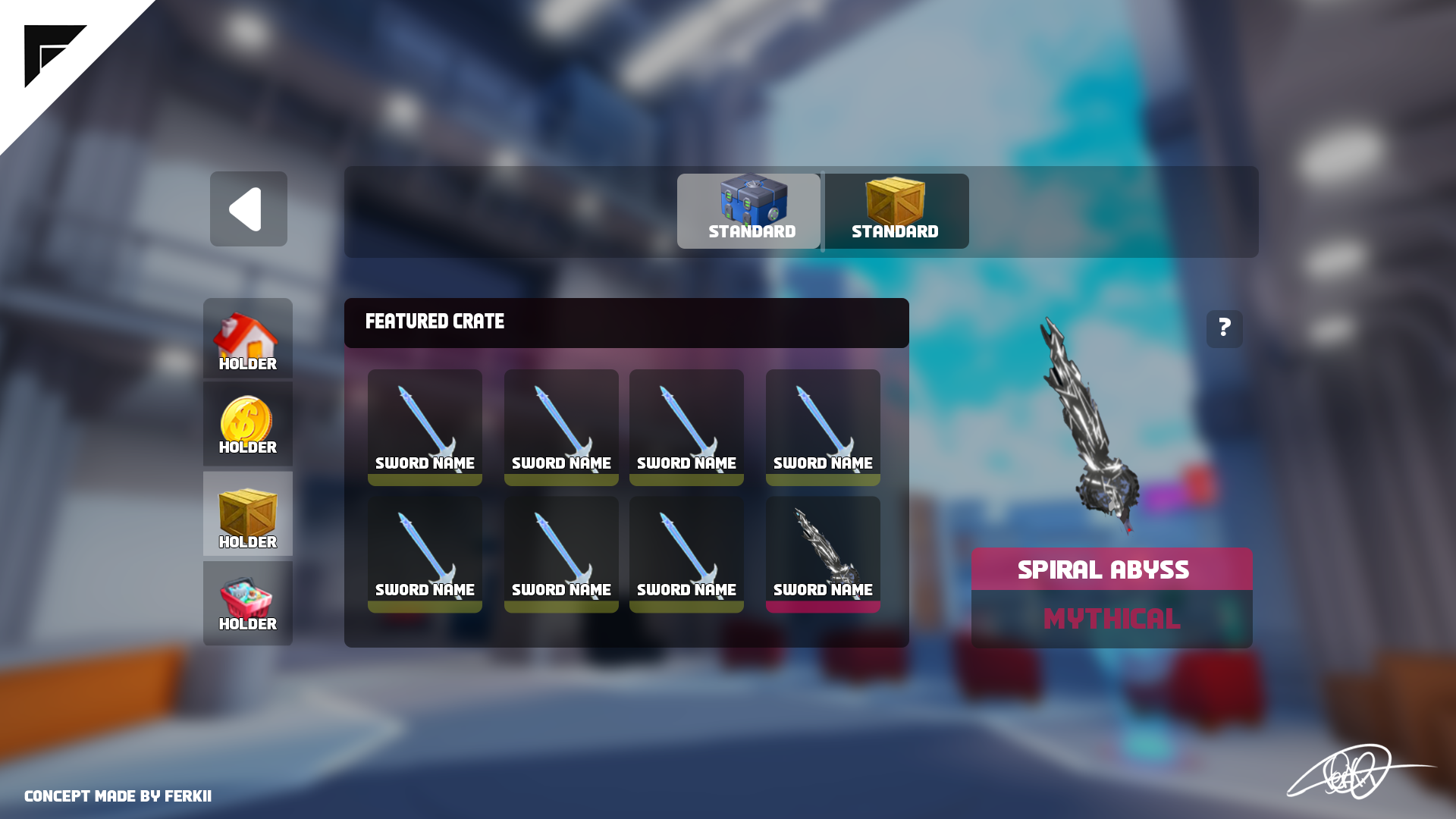Switch to the blue crate Standard tab
Screen dimensions: 1456x819
pos(748,211)
